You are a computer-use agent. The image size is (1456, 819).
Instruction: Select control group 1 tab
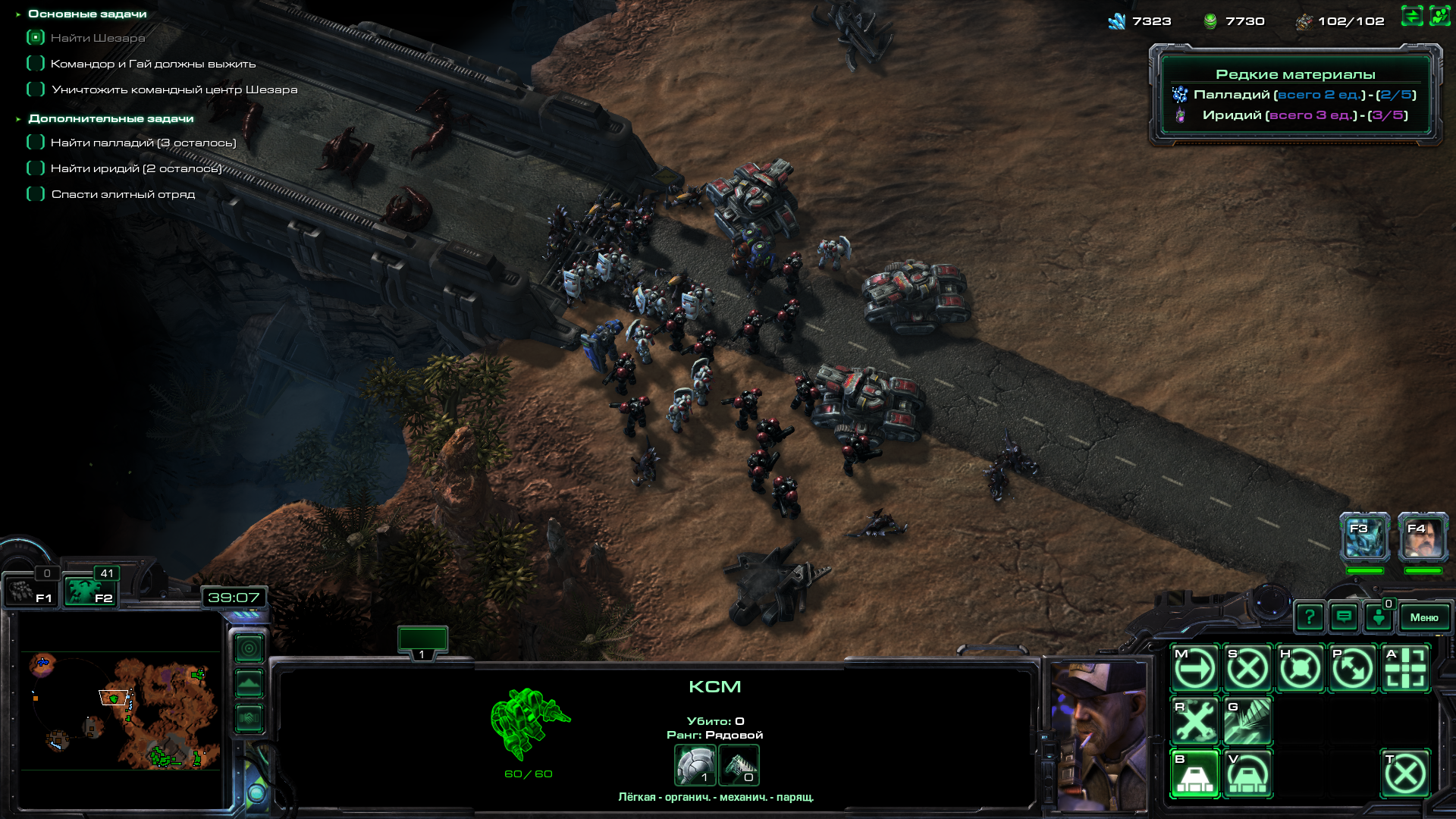(422, 642)
